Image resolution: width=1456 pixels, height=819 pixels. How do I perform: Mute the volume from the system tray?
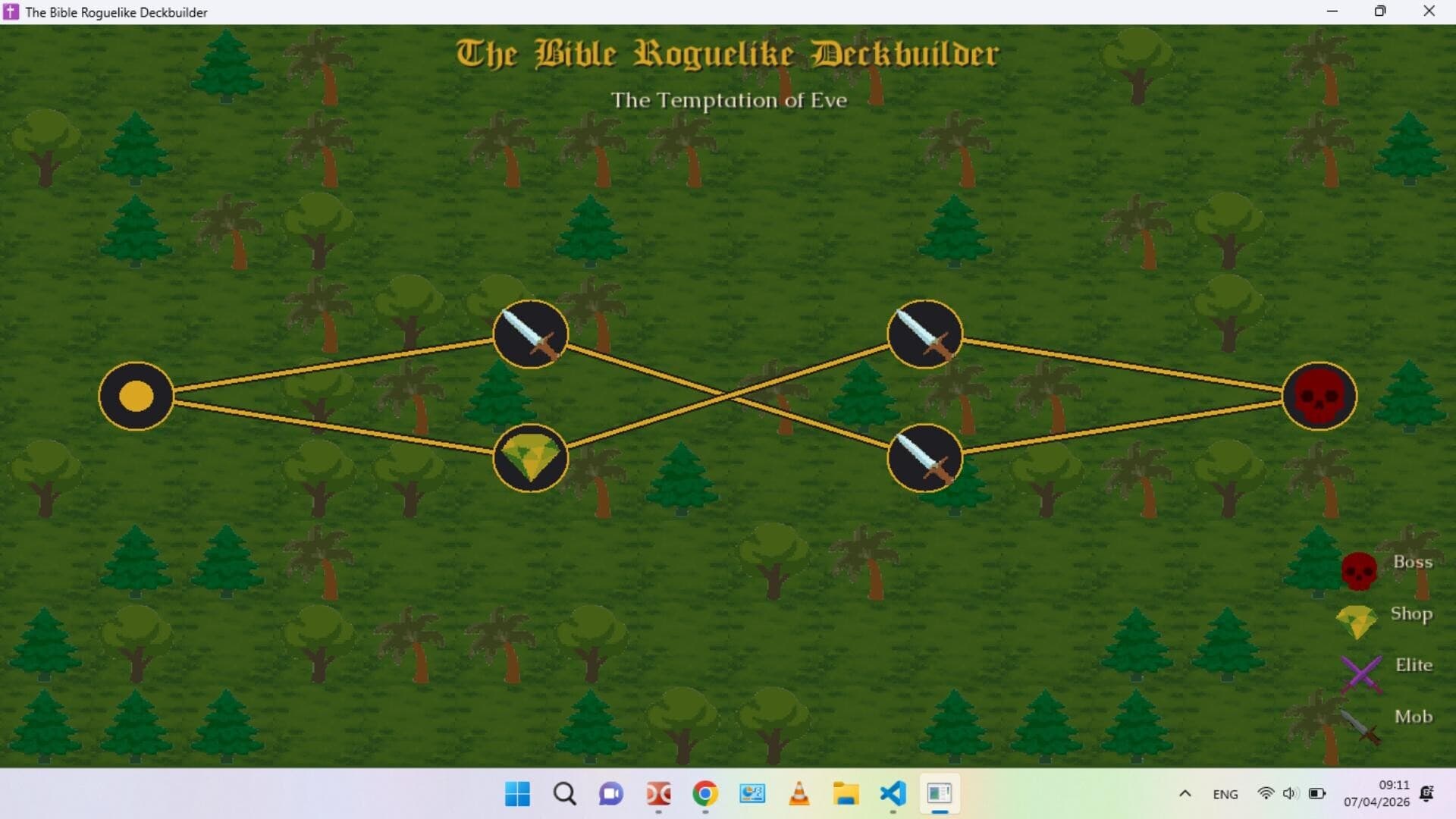1291,794
